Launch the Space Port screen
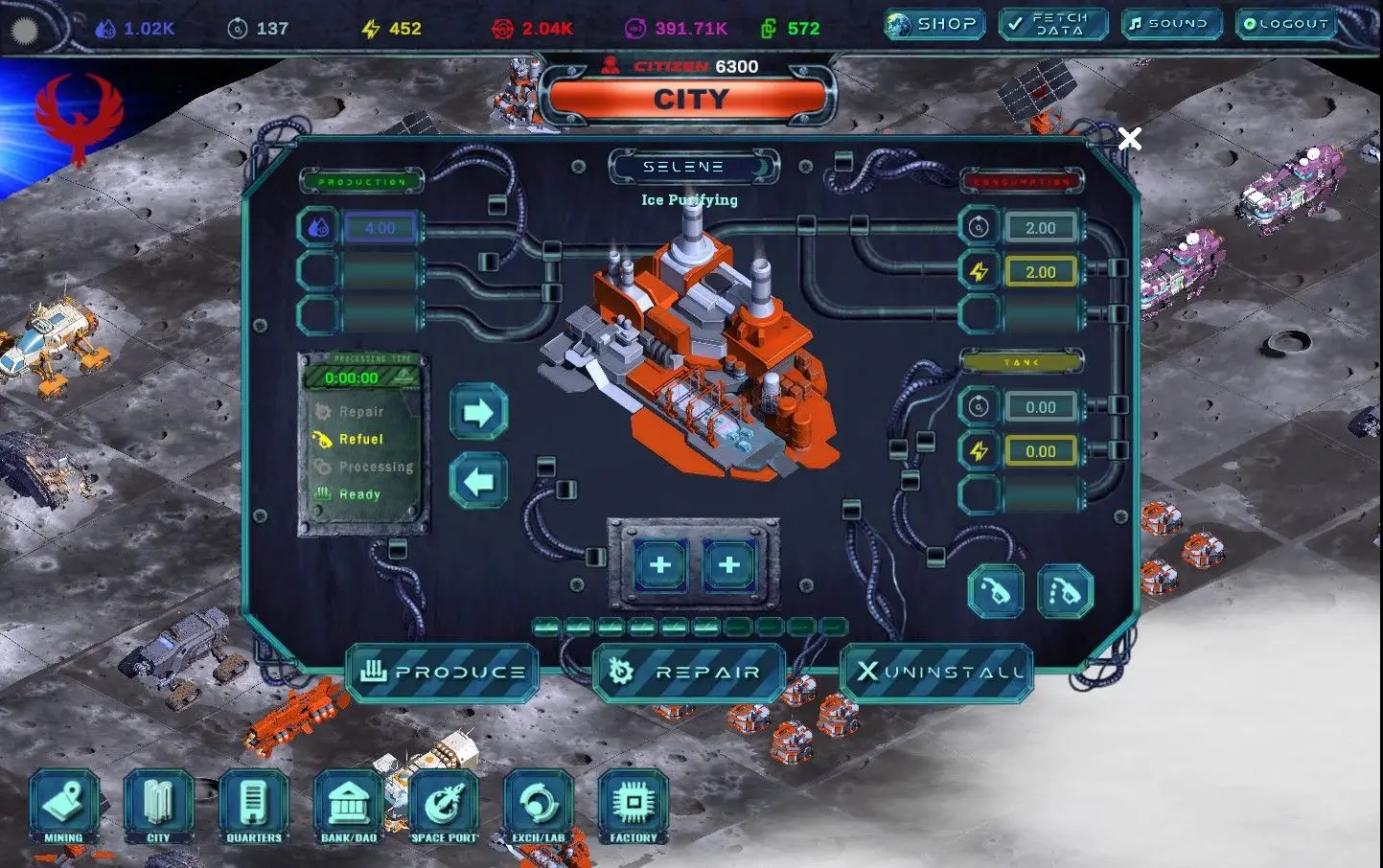 (443, 808)
